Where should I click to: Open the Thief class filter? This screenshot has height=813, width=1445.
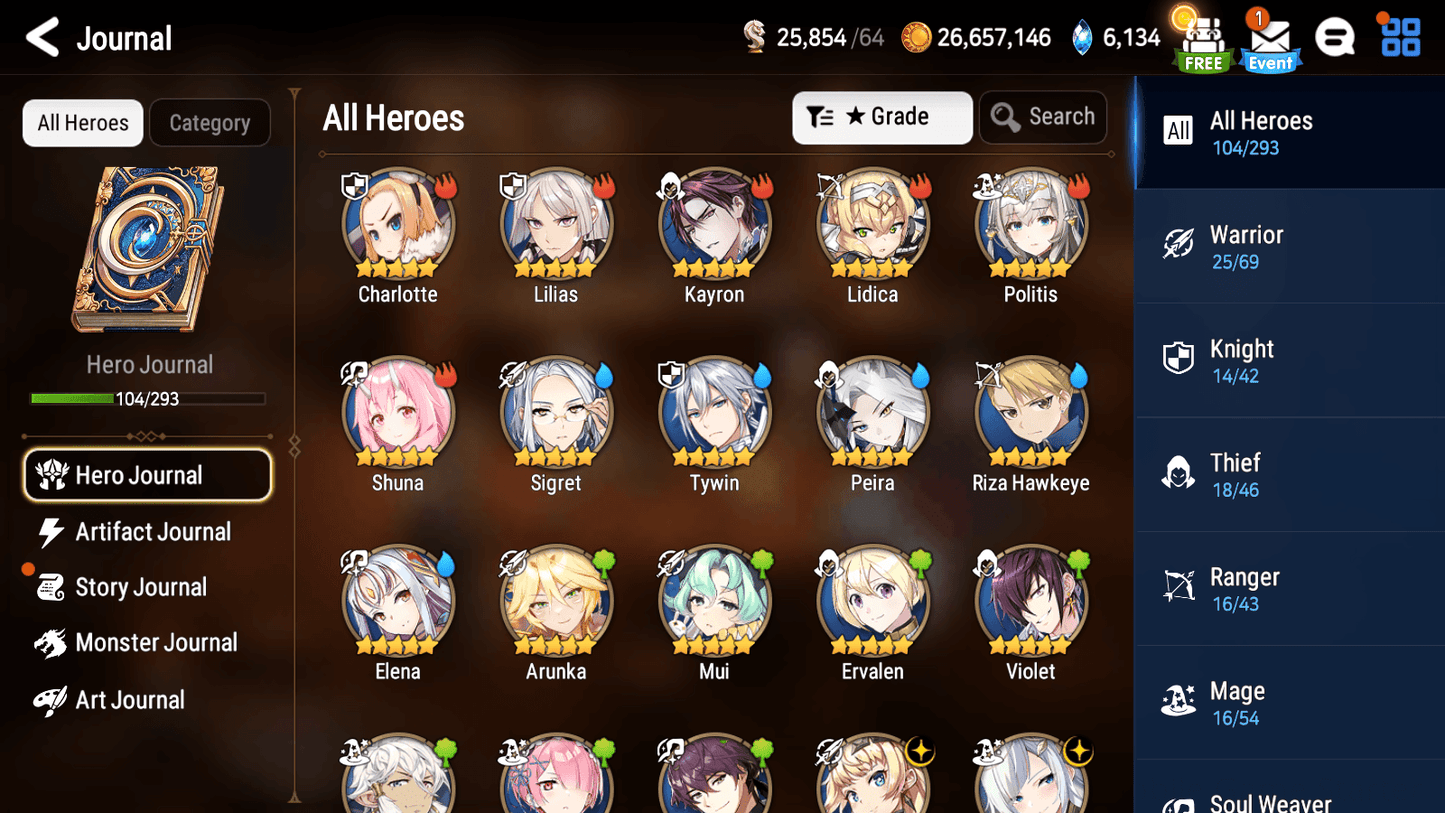tap(1289, 474)
